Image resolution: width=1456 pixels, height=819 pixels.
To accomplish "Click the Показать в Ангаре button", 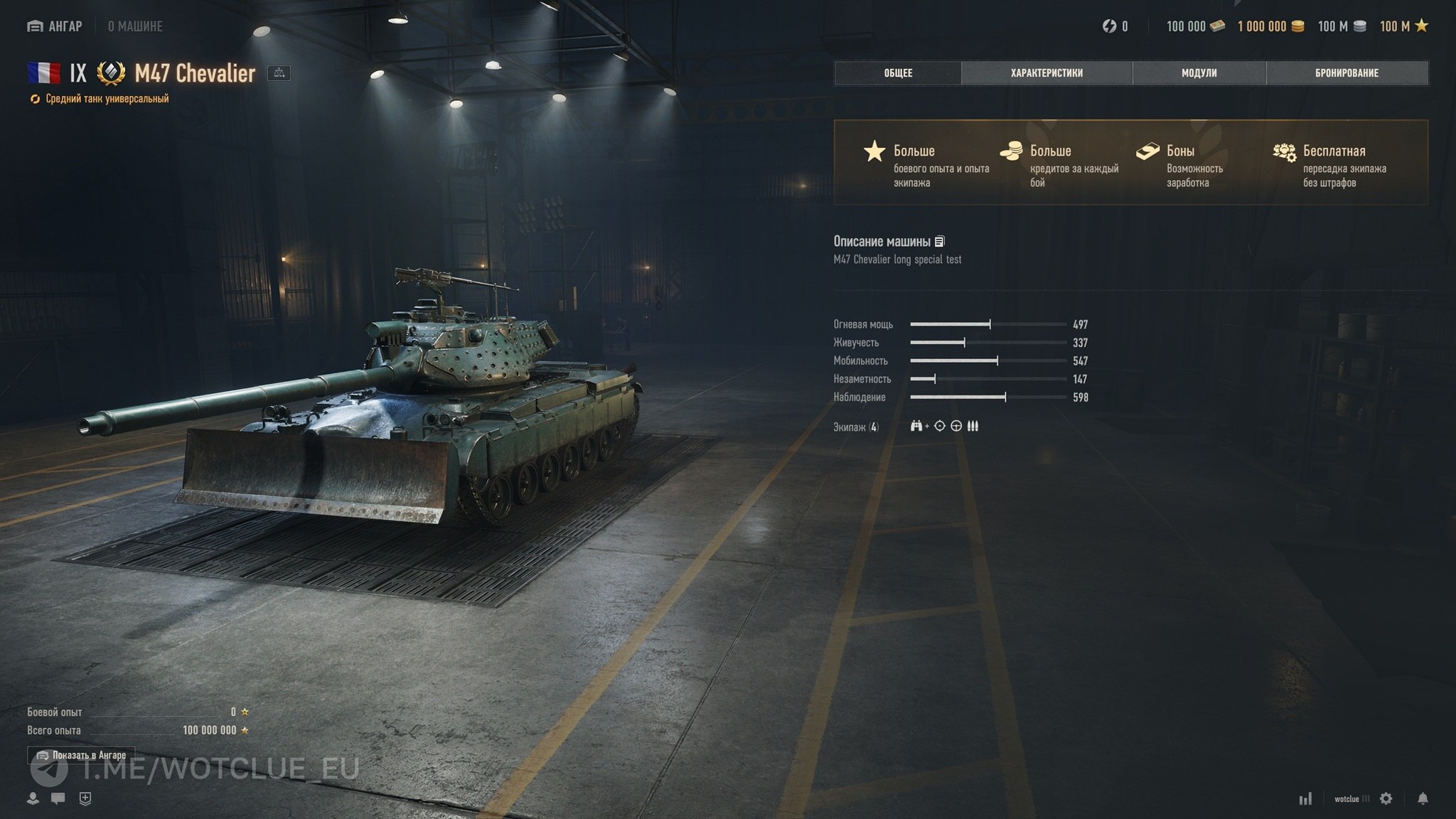I will coord(81,755).
